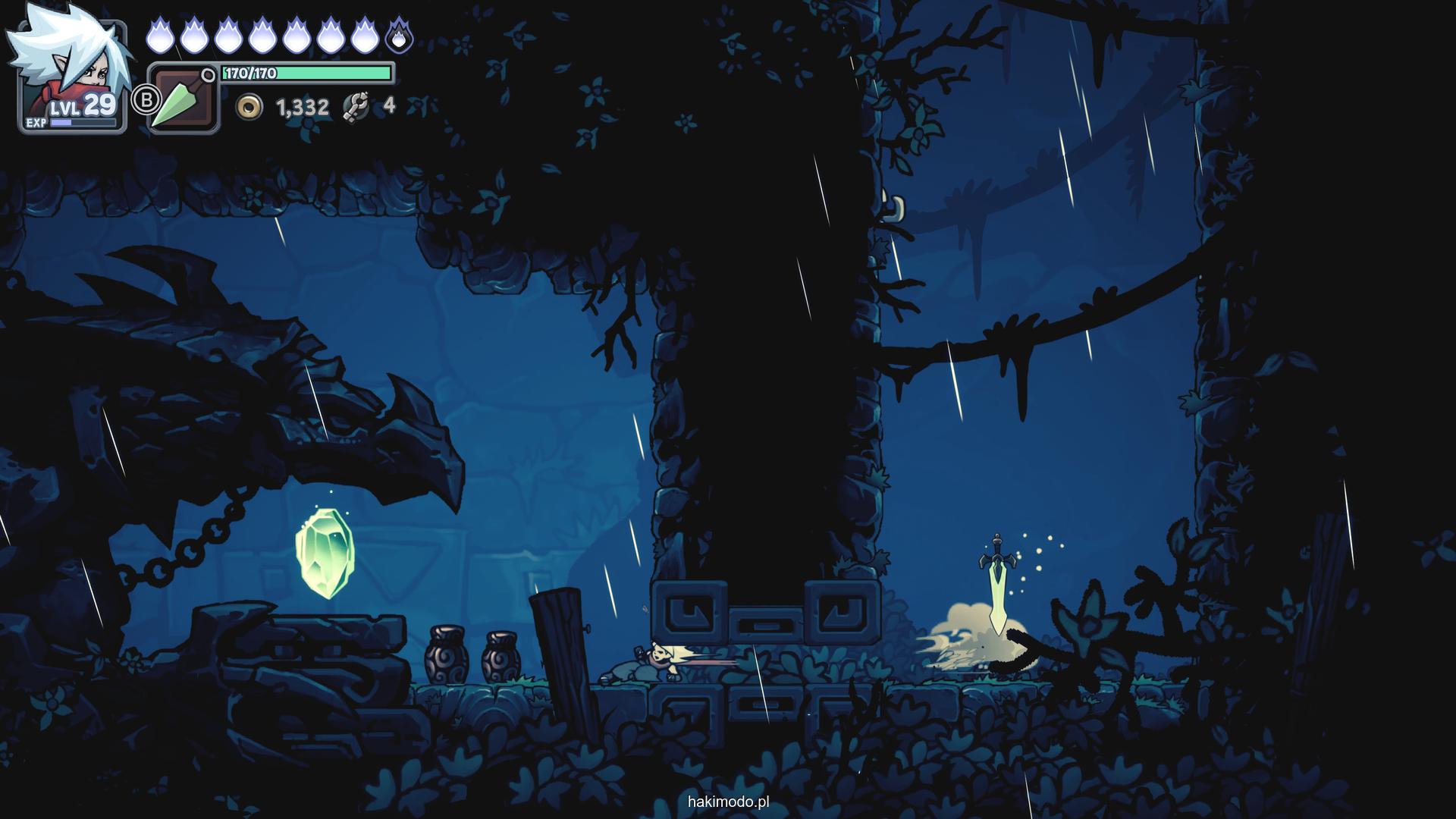Click the gold coin currency icon
The height and width of the screenshot is (819, 1456).
click(x=248, y=108)
